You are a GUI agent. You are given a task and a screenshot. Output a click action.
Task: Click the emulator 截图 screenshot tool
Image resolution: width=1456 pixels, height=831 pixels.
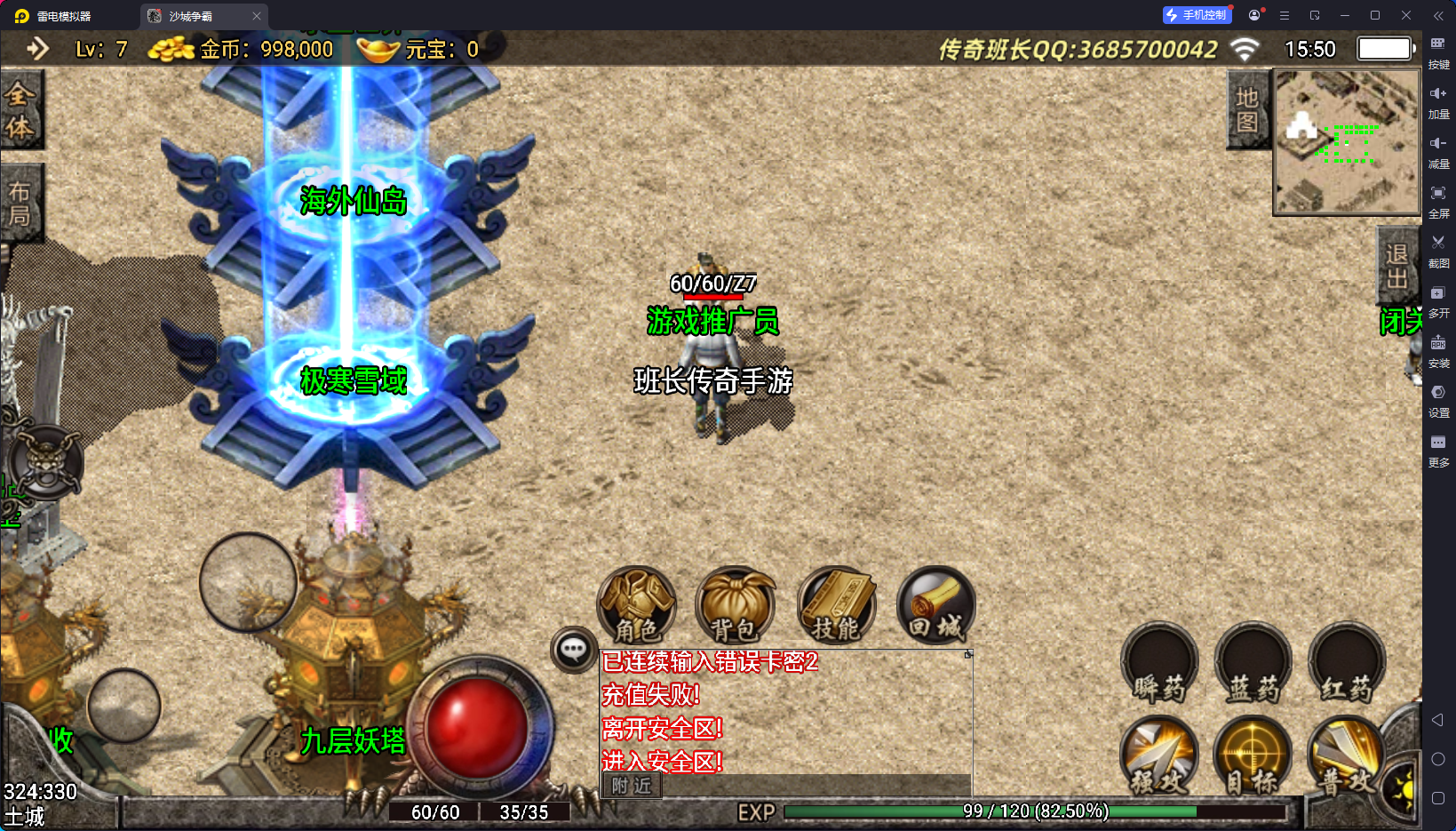pyautogui.click(x=1438, y=251)
